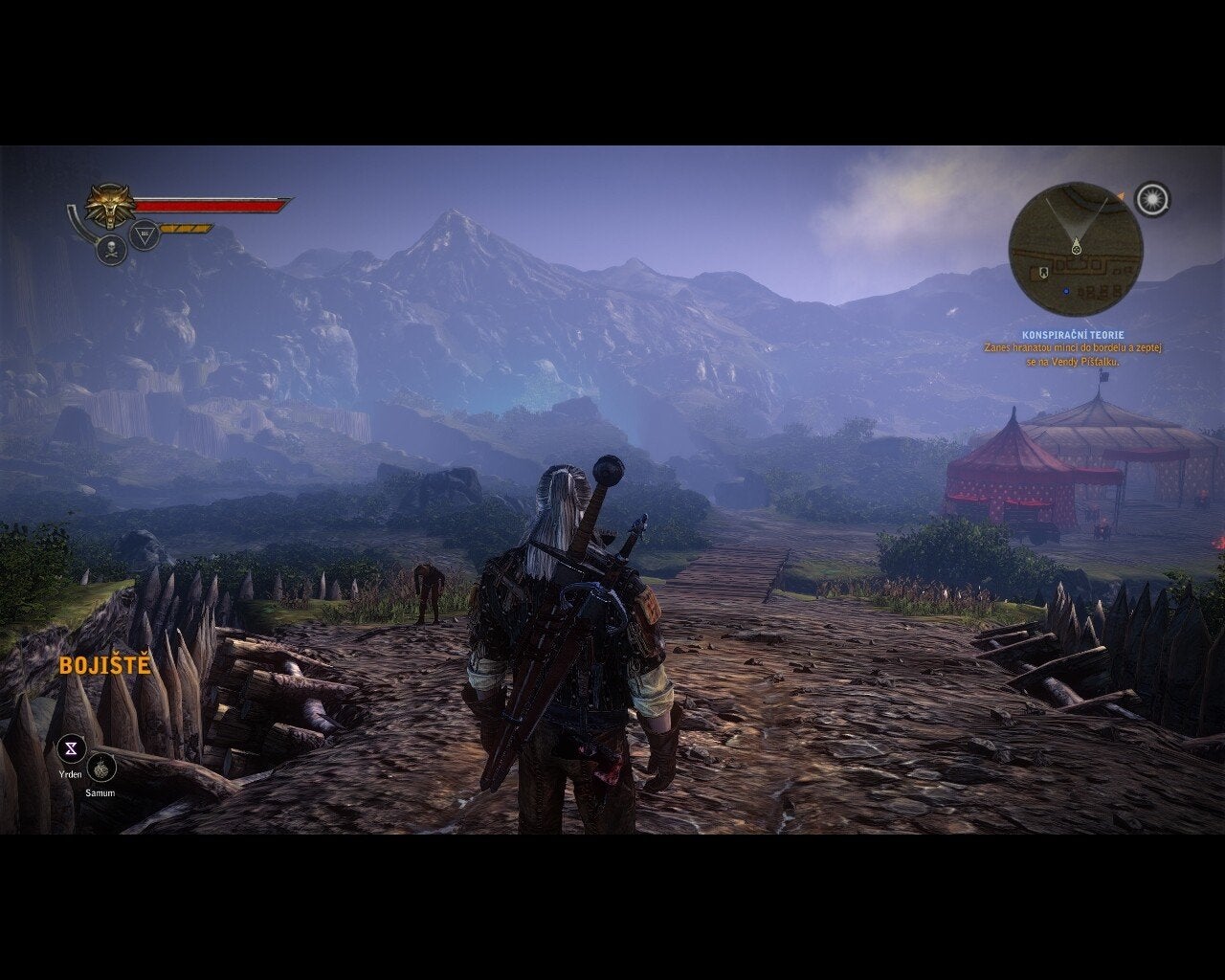The width and height of the screenshot is (1225, 980).
Task: Click the circular minimap
Action: tap(1076, 249)
